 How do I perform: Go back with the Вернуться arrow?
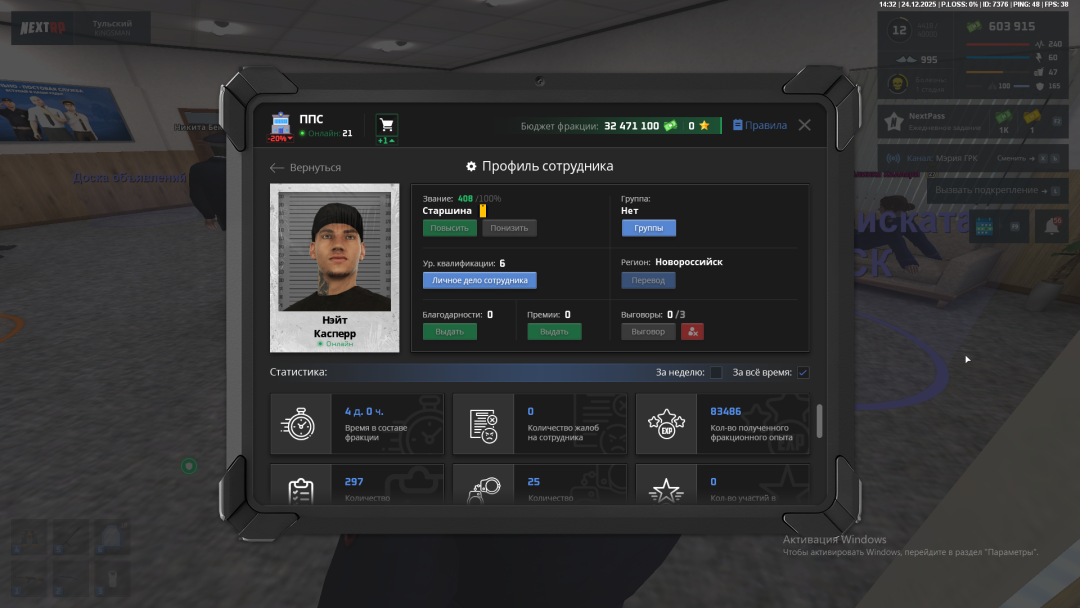[x=306, y=168]
